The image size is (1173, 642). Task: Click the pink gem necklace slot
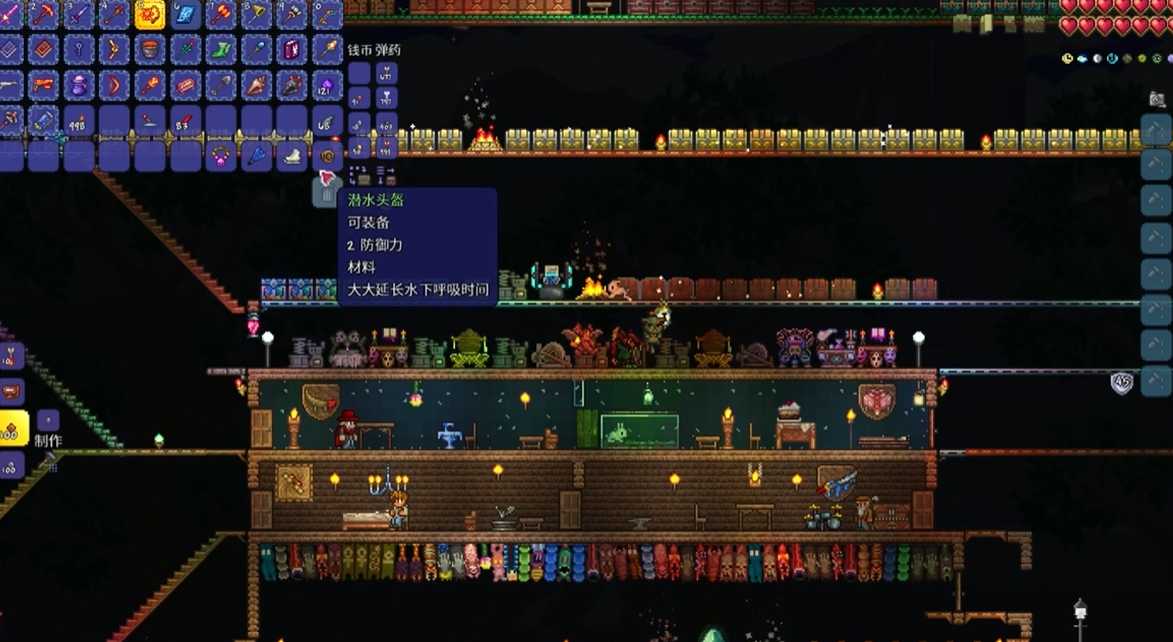tap(220, 155)
